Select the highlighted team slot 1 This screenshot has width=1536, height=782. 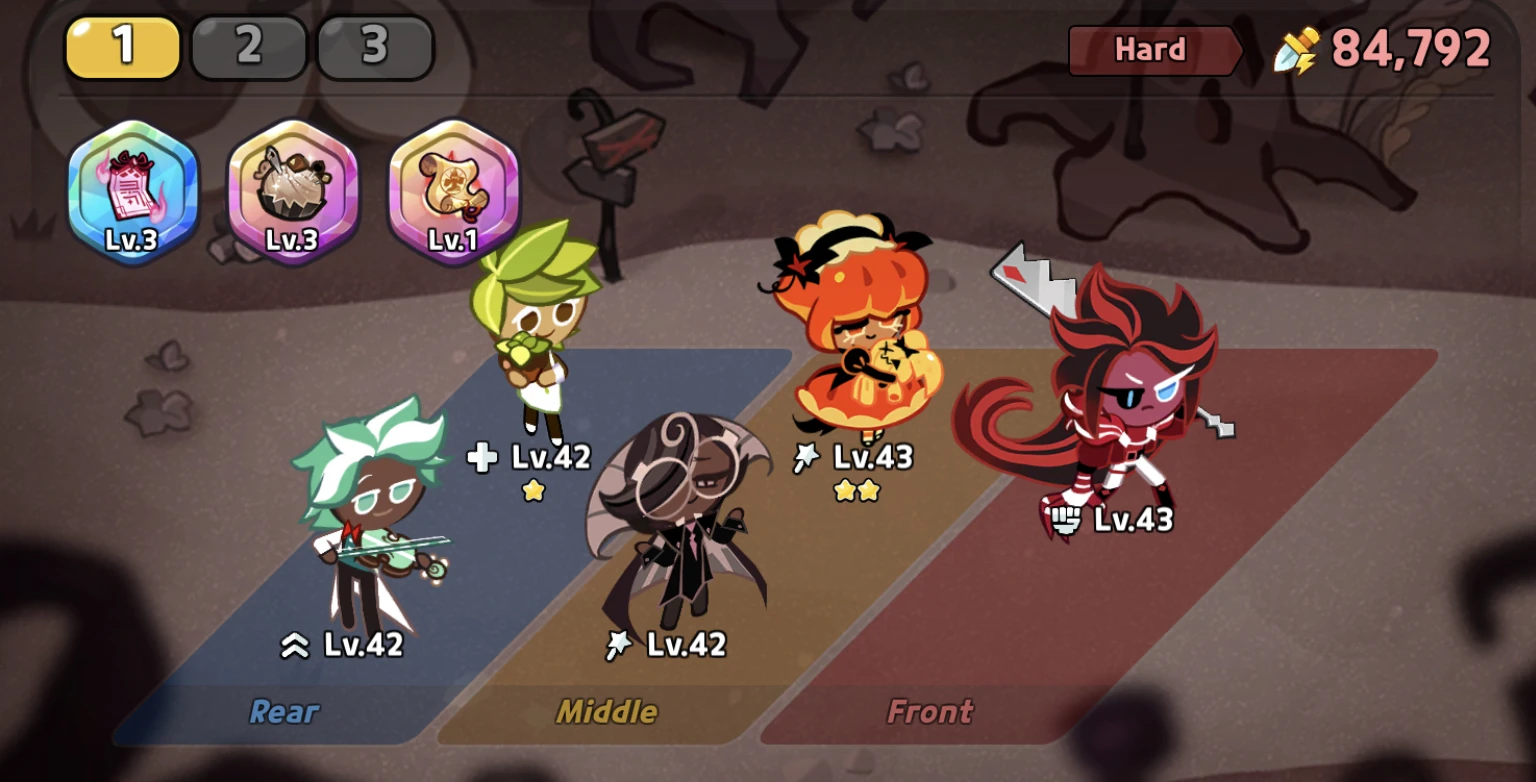tap(121, 46)
